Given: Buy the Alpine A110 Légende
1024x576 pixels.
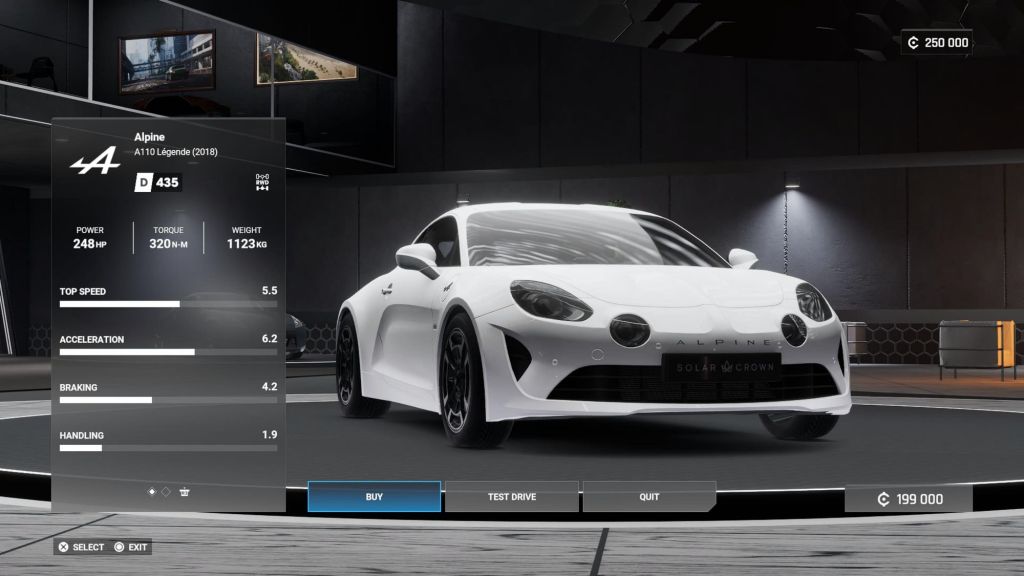Looking at the screenshot, I should (x=374, y=497).
